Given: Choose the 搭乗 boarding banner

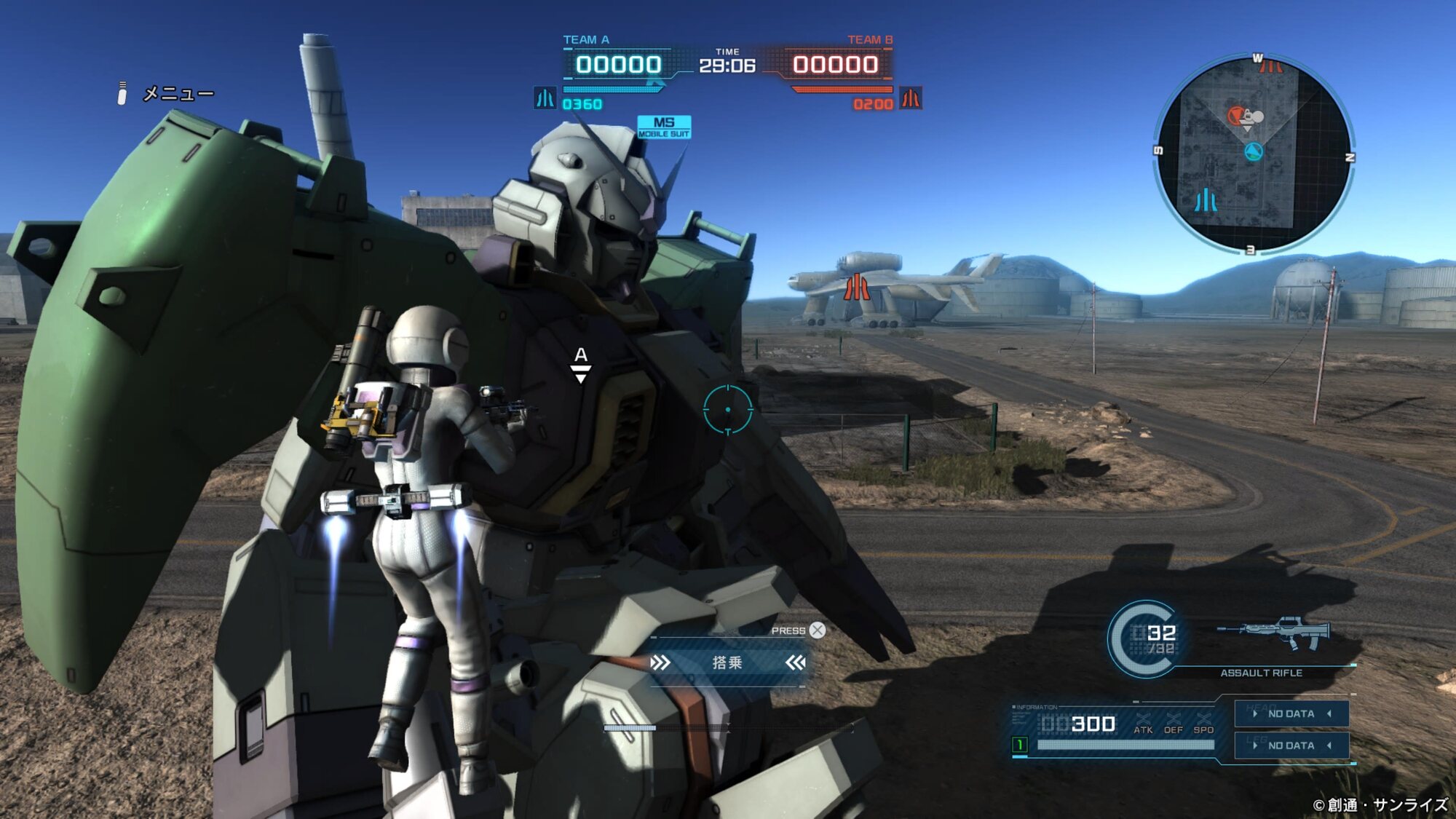Looking at the screenshot, I should click(727, 662).
